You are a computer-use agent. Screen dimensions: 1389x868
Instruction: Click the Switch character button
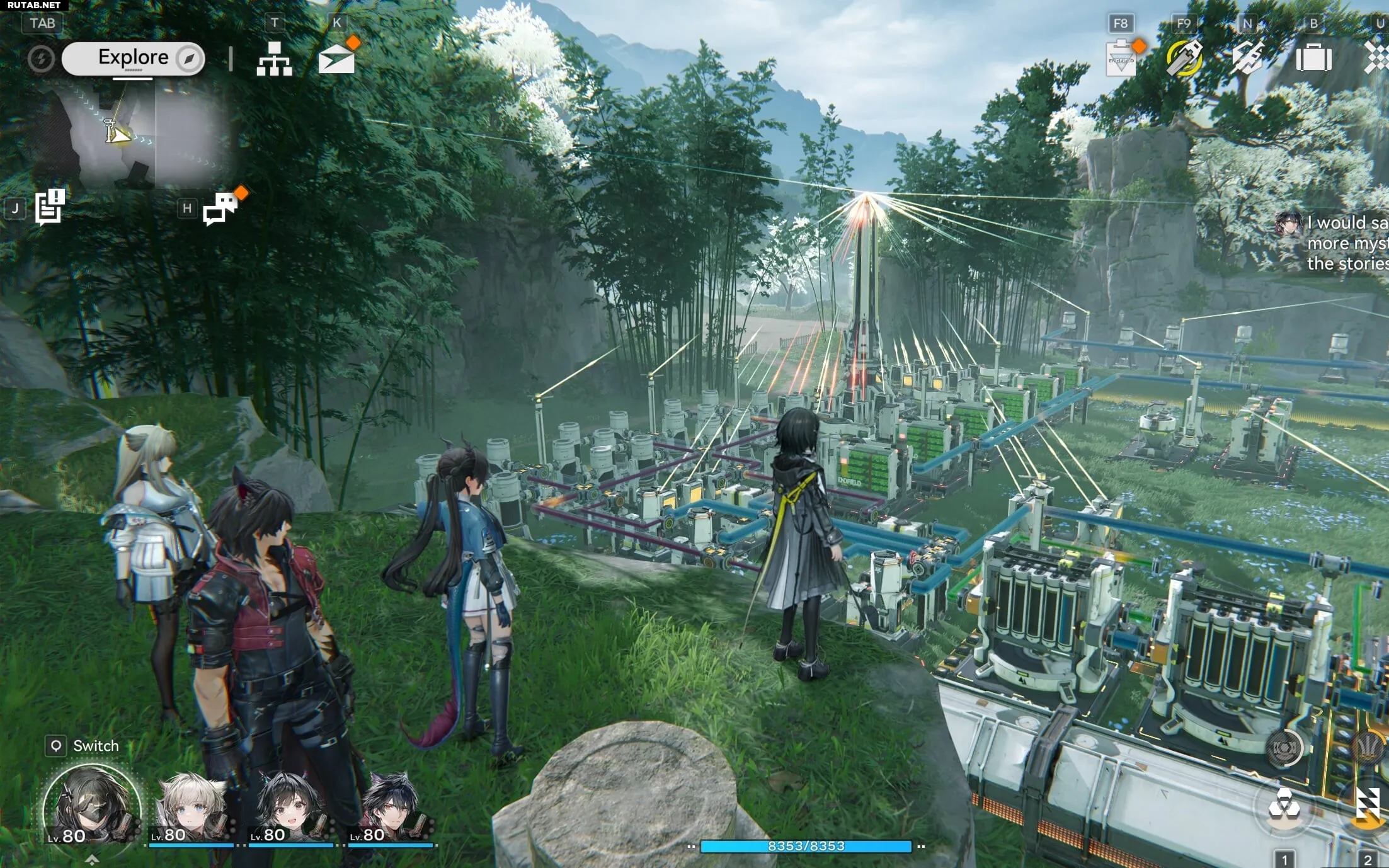click(x=83, y=746)
